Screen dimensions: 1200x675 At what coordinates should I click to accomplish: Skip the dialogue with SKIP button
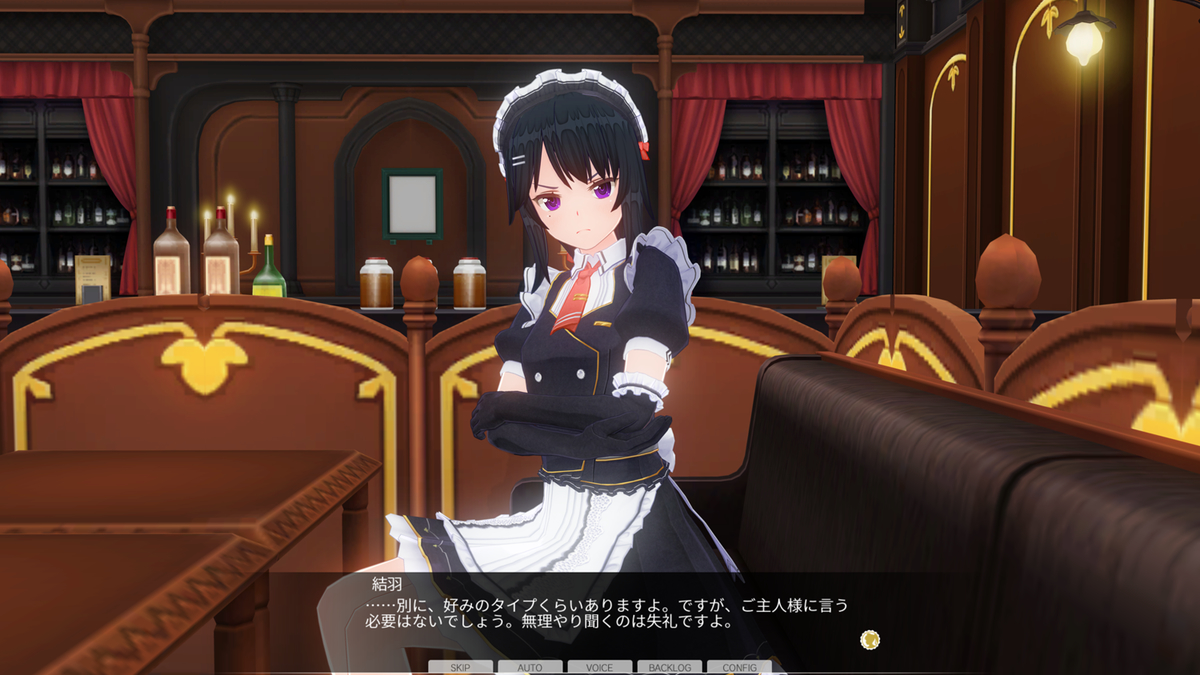(460, 667)
